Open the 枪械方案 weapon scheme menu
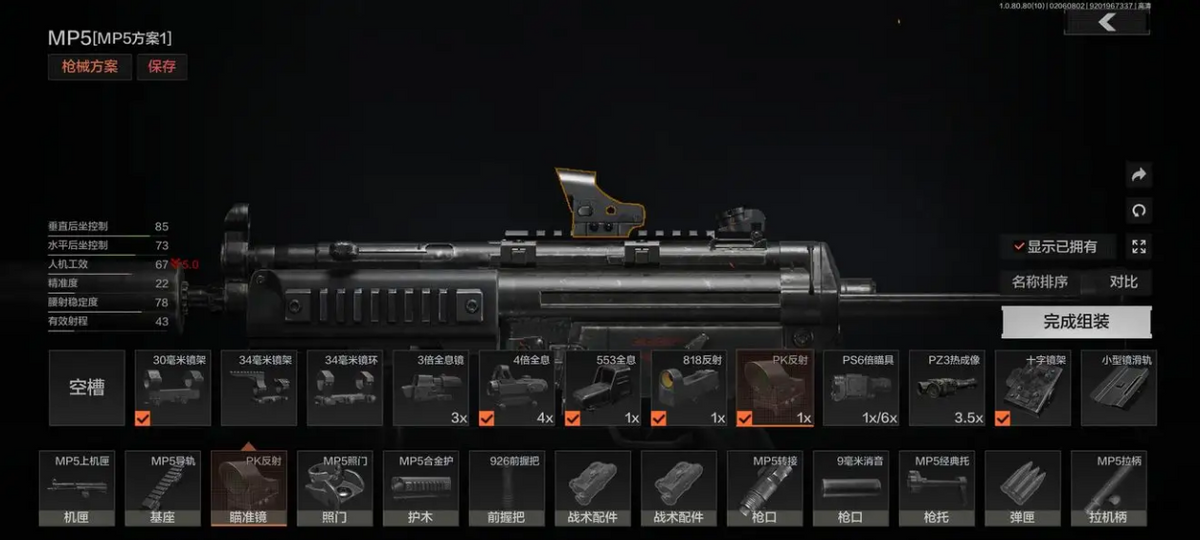 [x=90, y=67]
